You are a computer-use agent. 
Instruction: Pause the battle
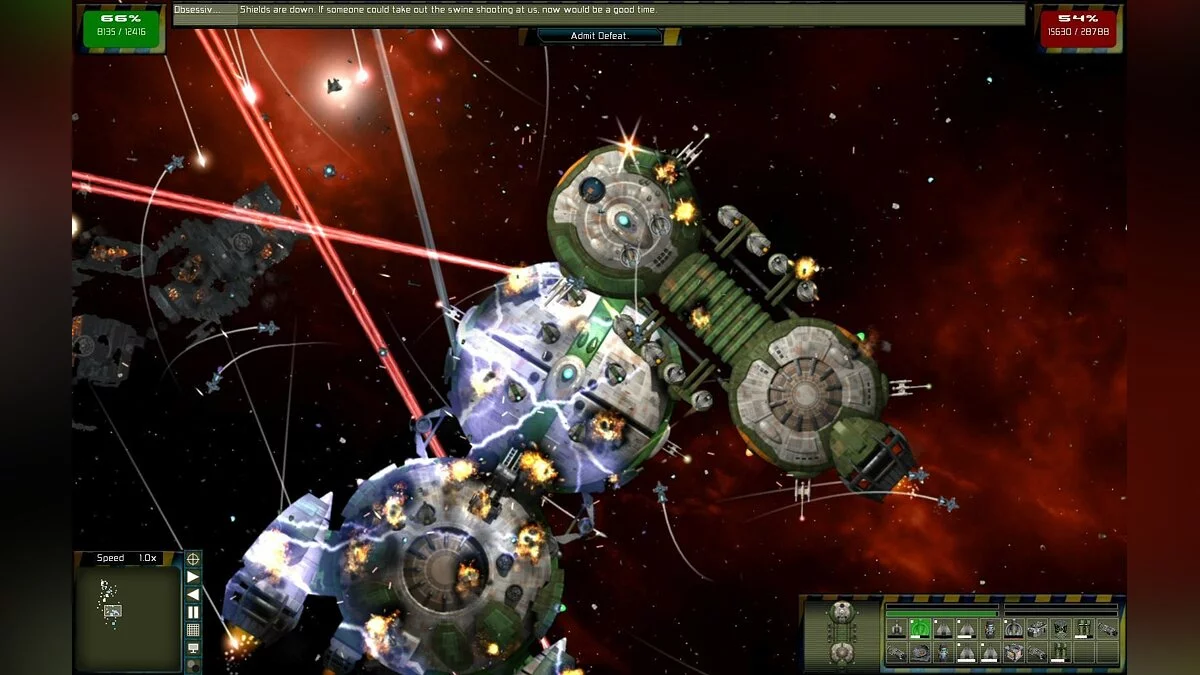193,612
